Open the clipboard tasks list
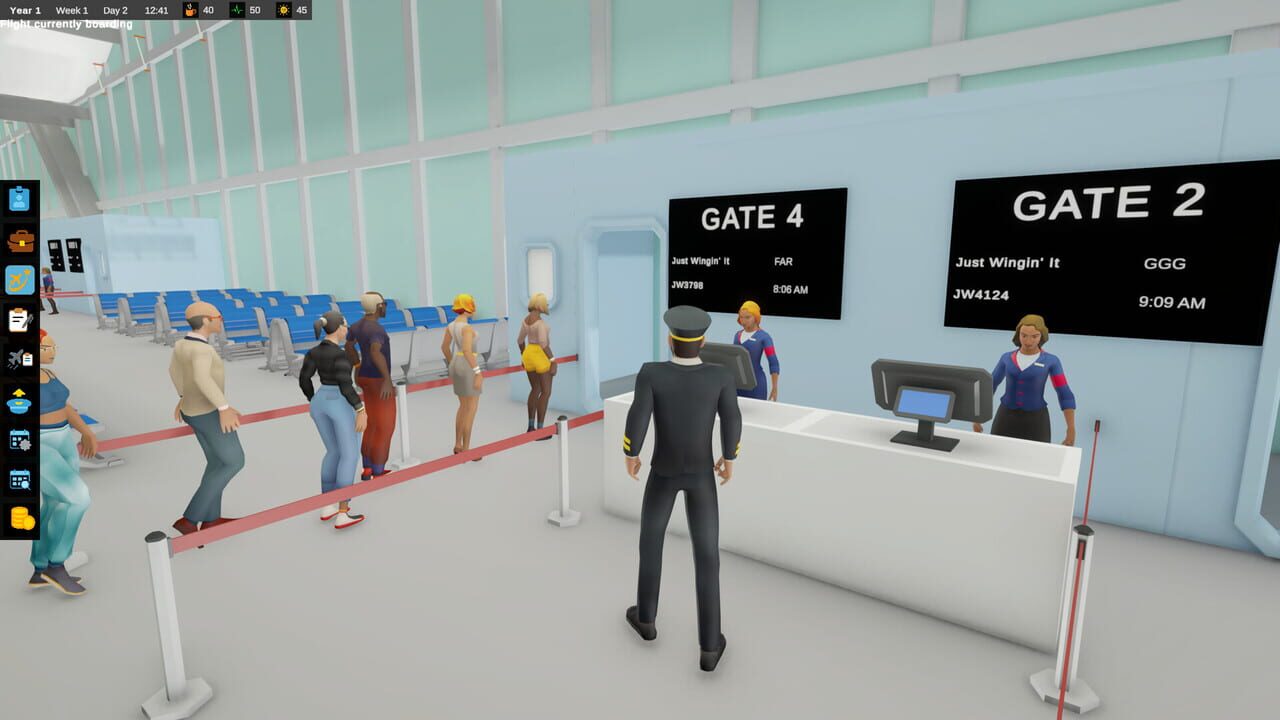The width and height of the screenshot is (1280, 720). [18, 319]
